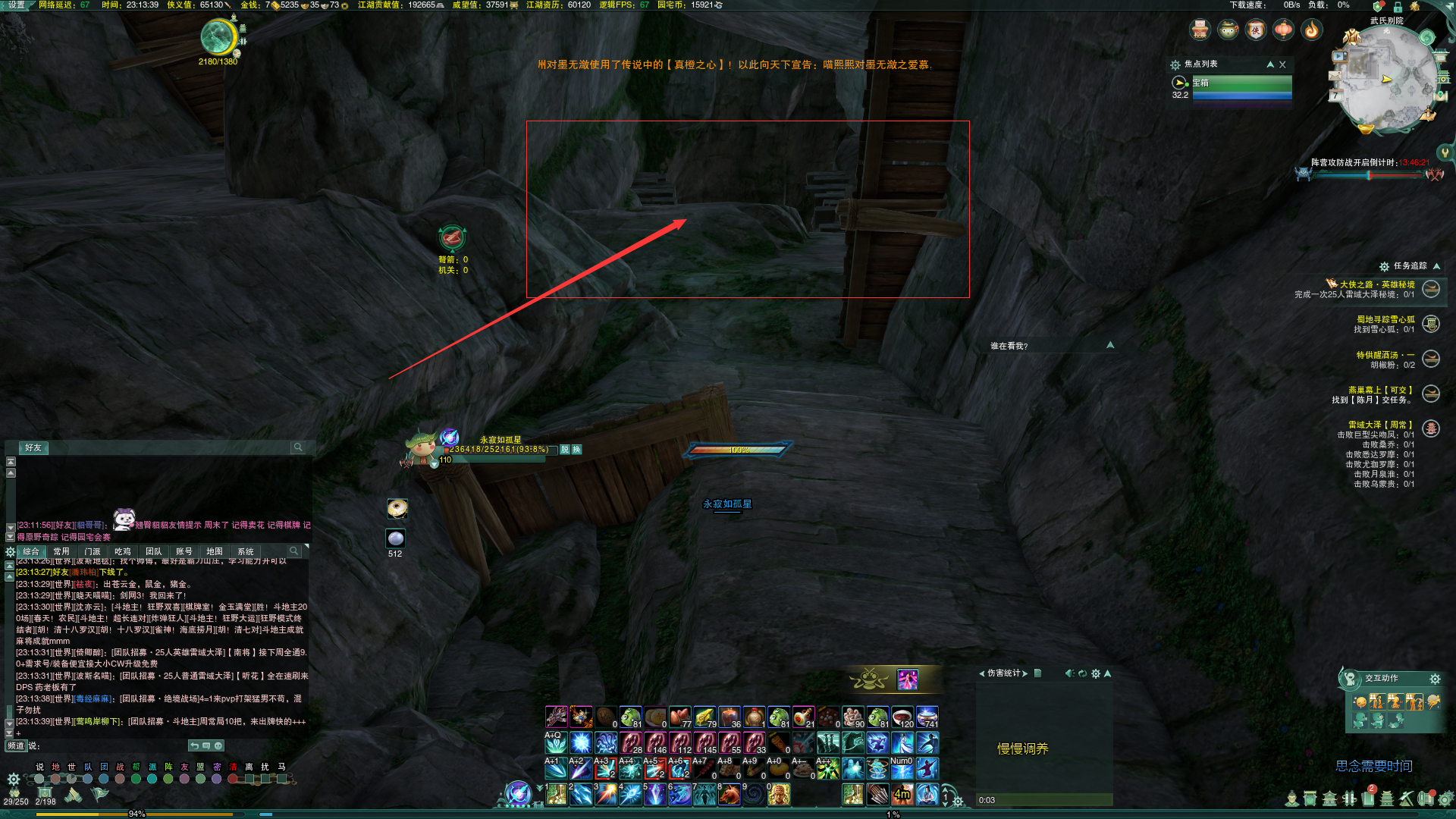Open the calendar icon showing 7
Viewport: 1456px width, 819px height.
pos(1335,96)
